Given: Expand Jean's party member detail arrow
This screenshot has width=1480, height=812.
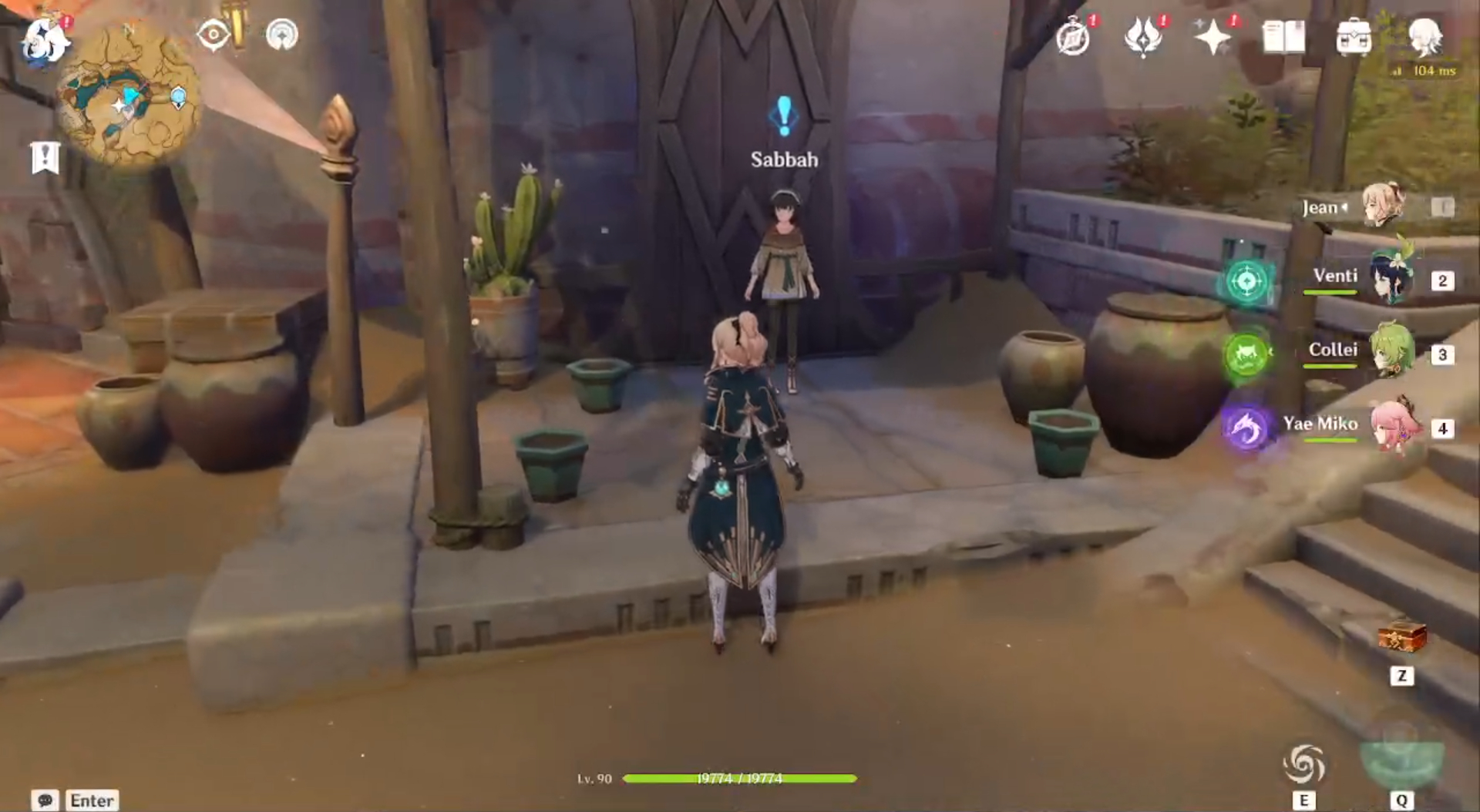Looking at the screenshot, I should point(1344,206).
